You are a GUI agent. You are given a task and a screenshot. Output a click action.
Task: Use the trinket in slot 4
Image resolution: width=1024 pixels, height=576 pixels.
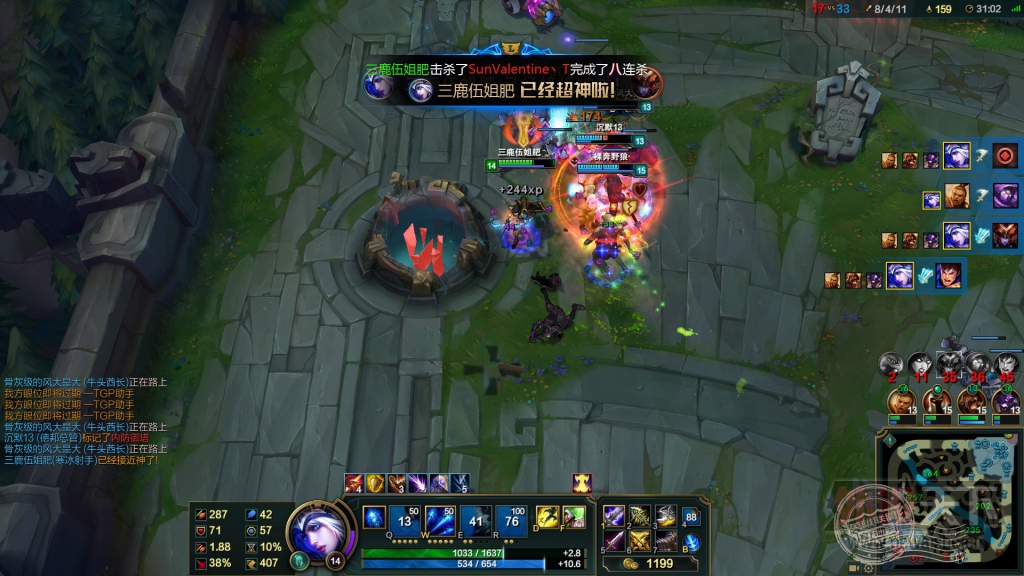click(691, 517)
